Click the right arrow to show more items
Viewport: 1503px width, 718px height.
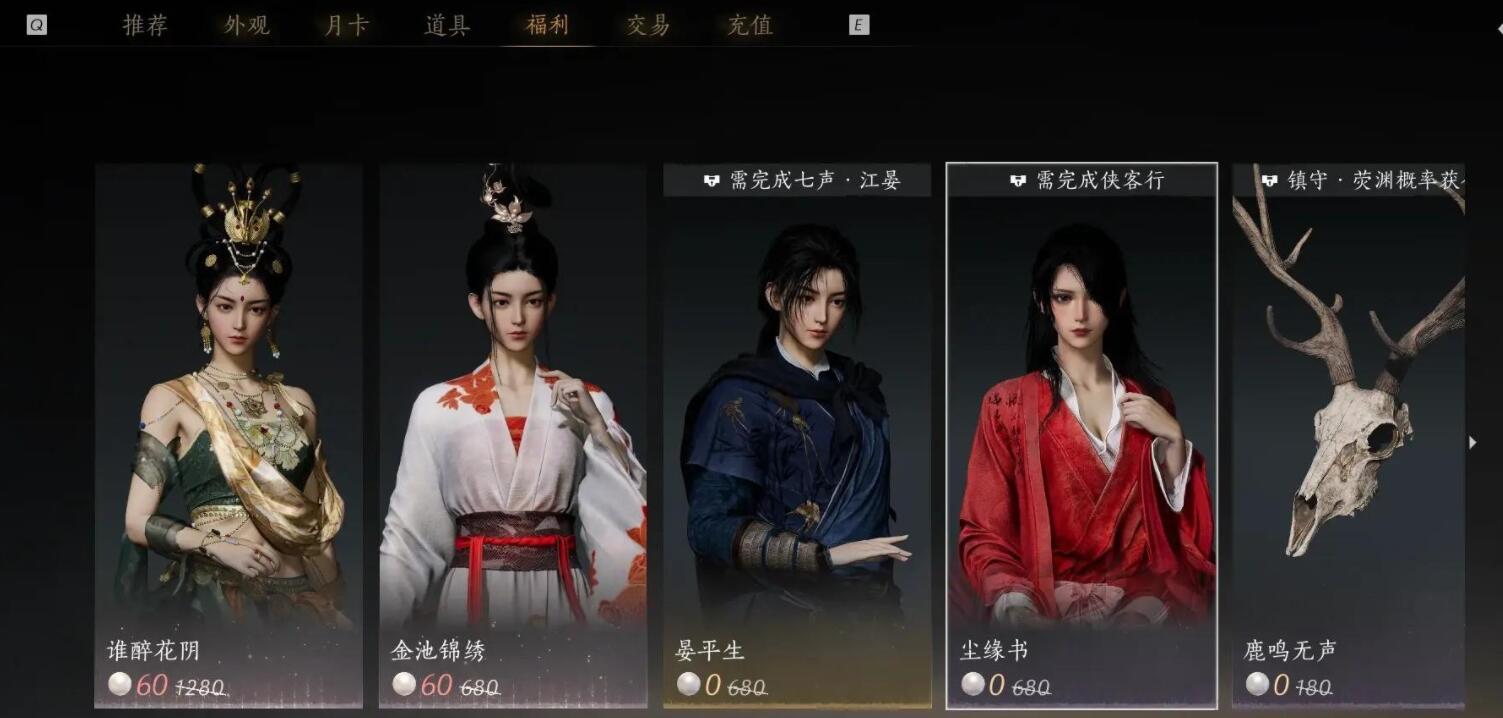click(x=1472, y=442)
